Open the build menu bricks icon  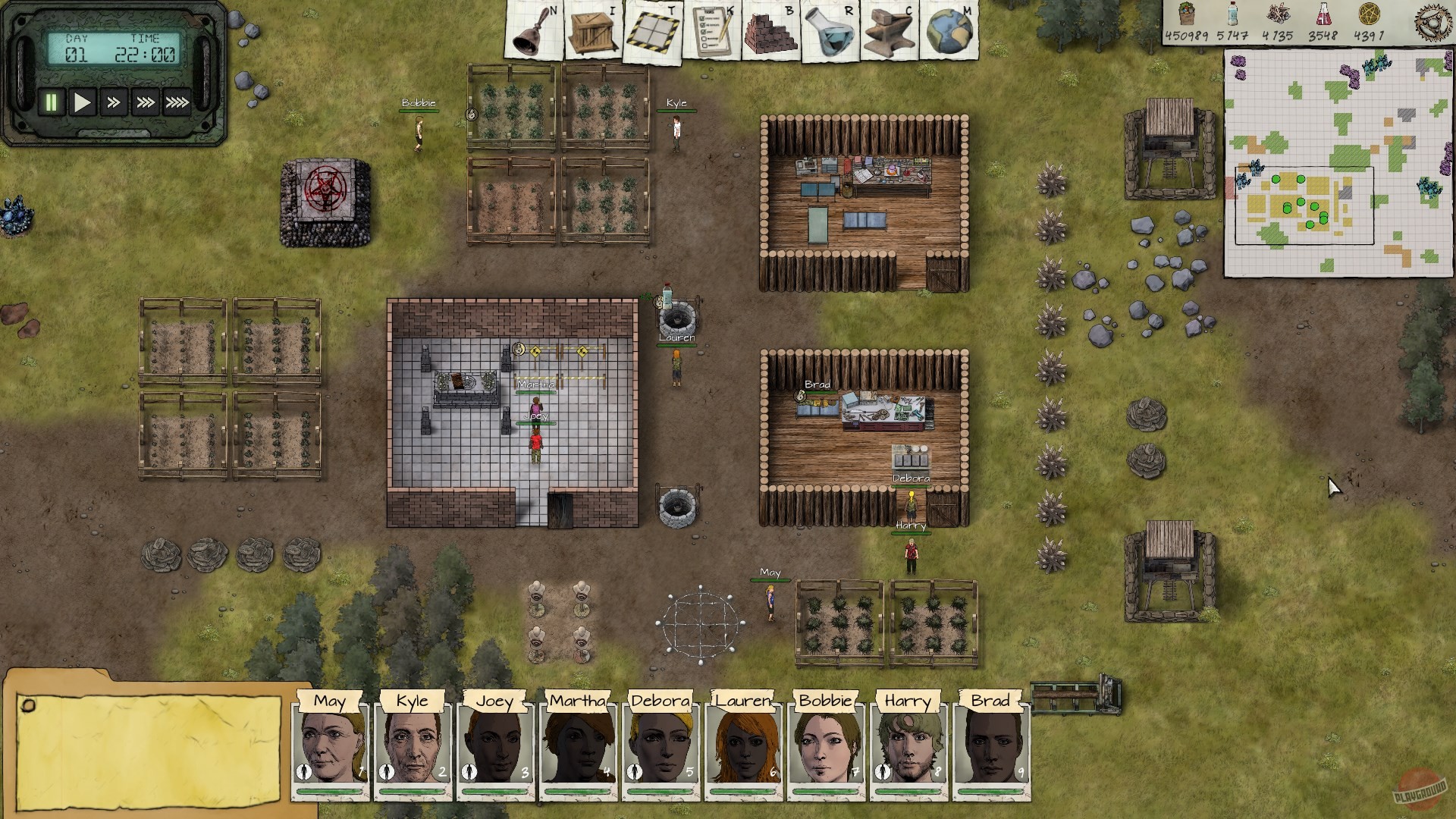point(771,29)
